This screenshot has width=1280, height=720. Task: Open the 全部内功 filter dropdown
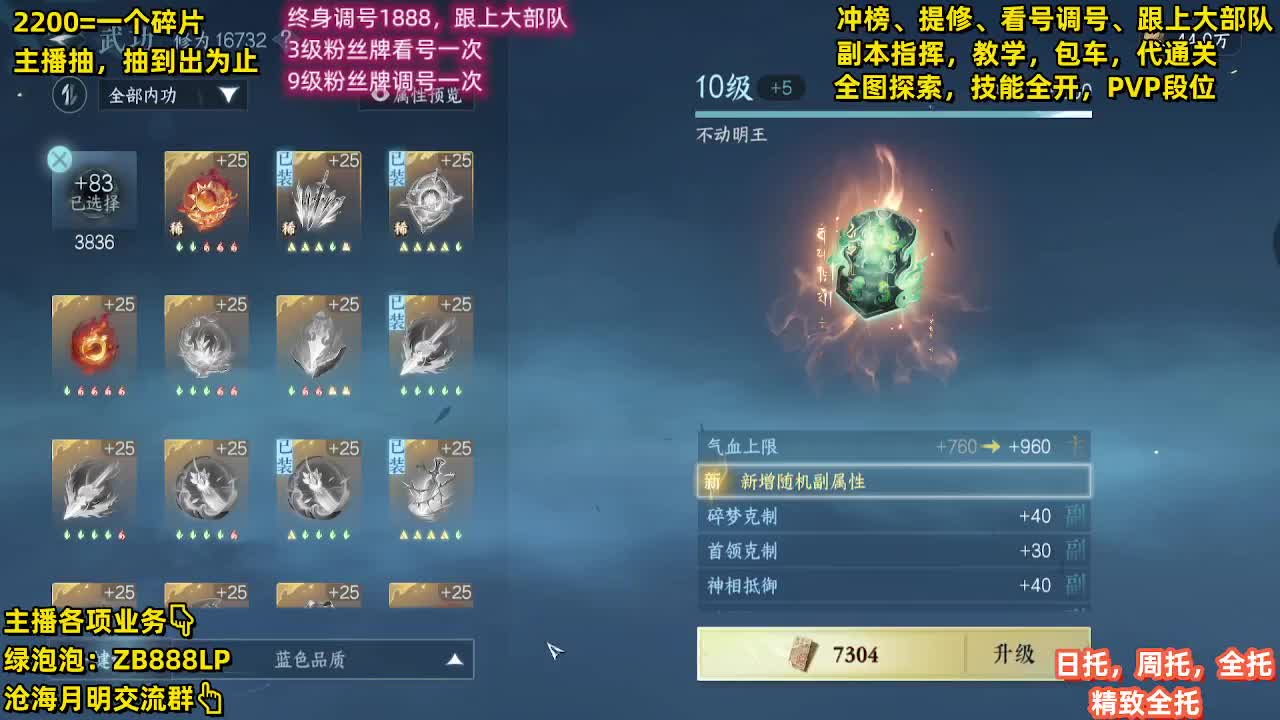tap(170, 97)
